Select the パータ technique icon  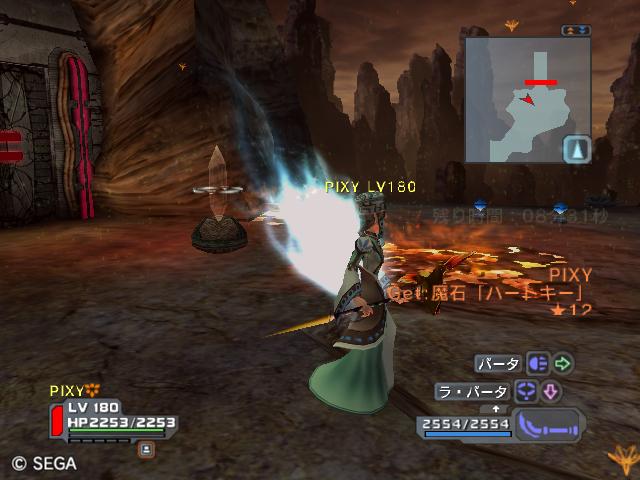coord(537,364)
